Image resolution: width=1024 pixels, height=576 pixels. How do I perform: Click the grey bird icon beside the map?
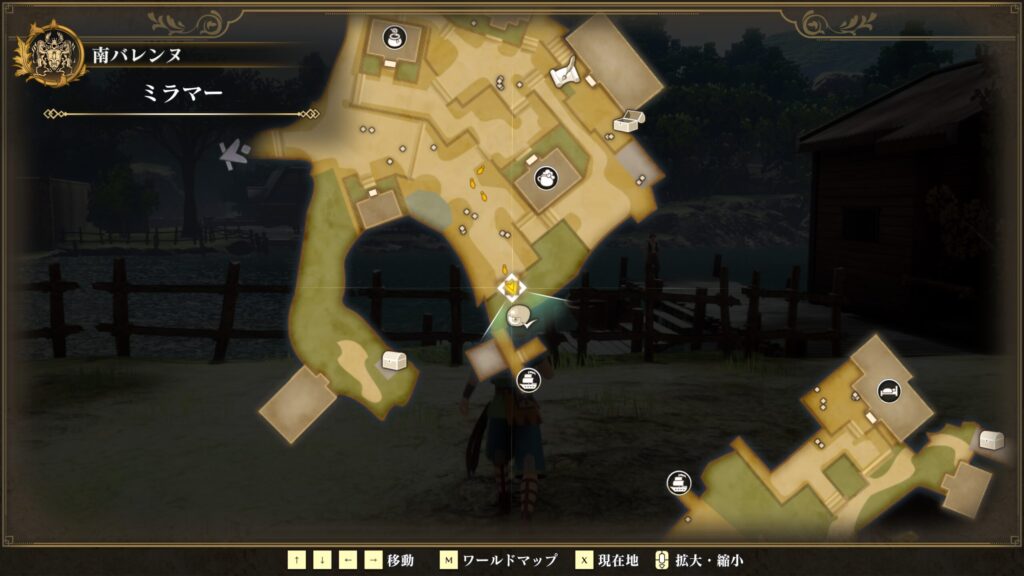[x=236, y=154]
